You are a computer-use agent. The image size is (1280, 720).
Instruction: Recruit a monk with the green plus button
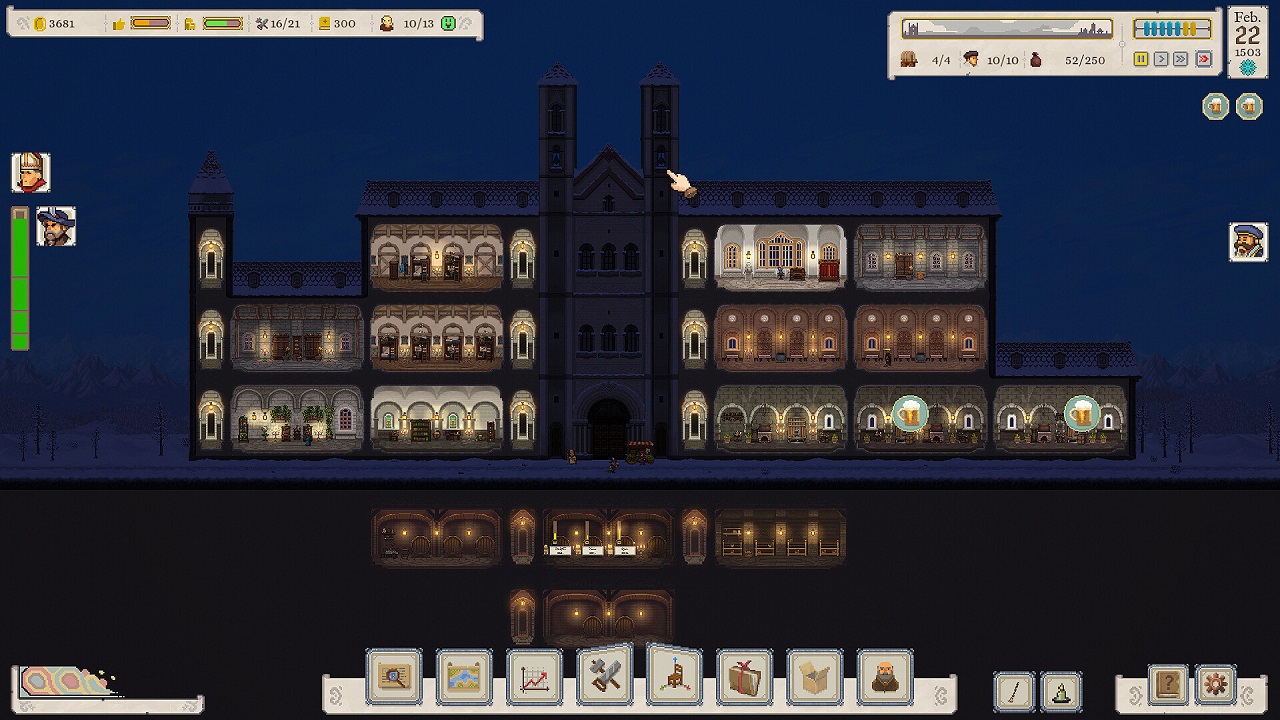[x=448, y=23]
